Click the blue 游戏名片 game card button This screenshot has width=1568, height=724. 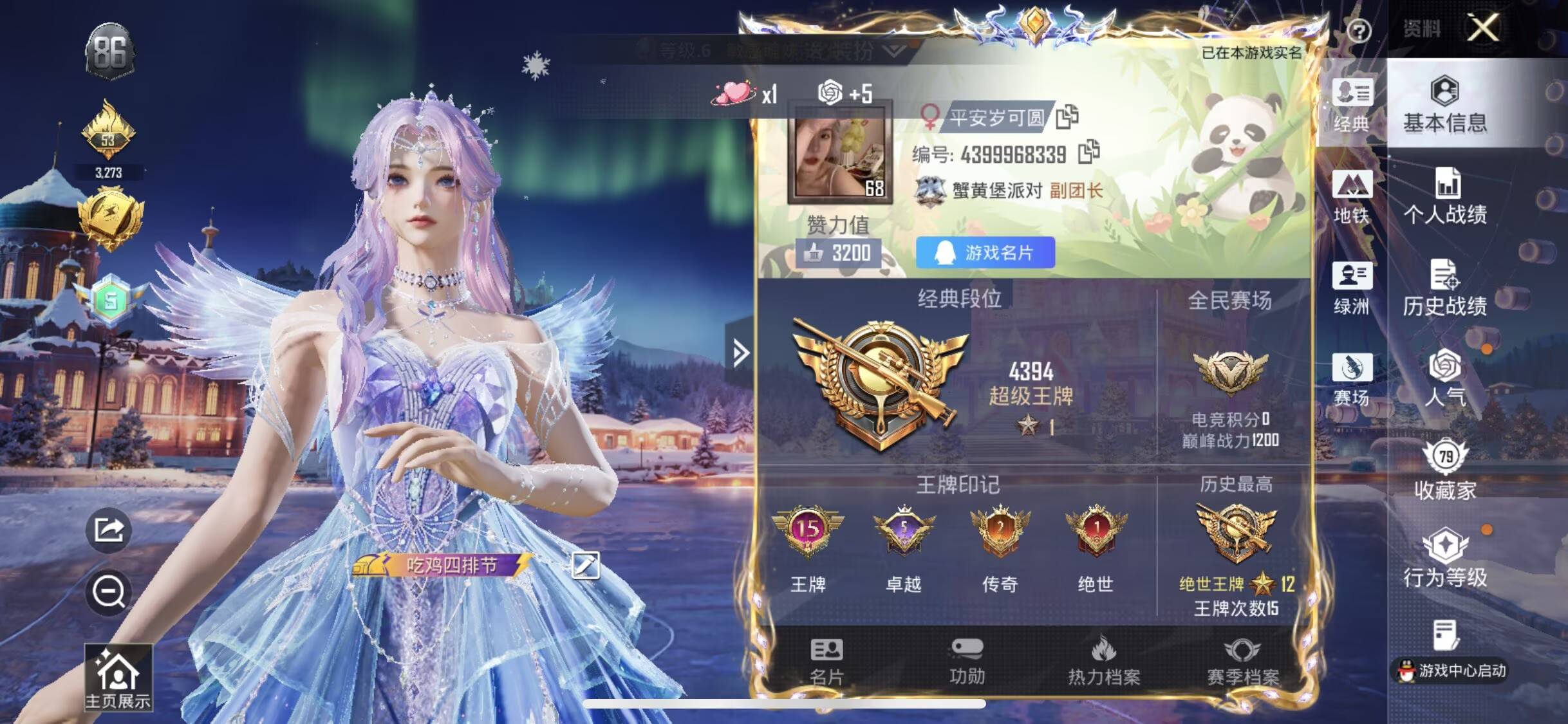coord(985,253)
